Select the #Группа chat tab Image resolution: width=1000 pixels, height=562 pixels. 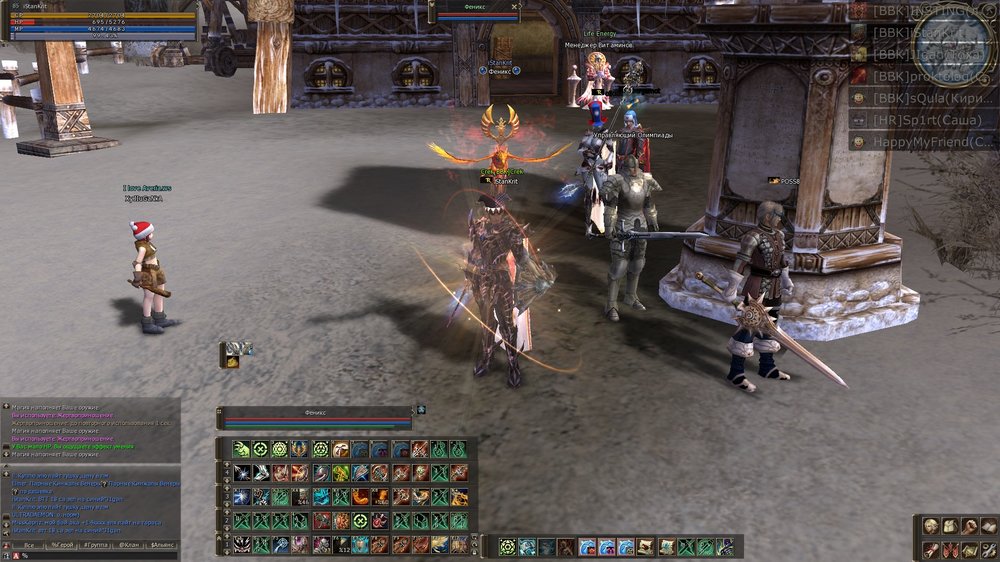pyautogui.click(x=96, y=546)
